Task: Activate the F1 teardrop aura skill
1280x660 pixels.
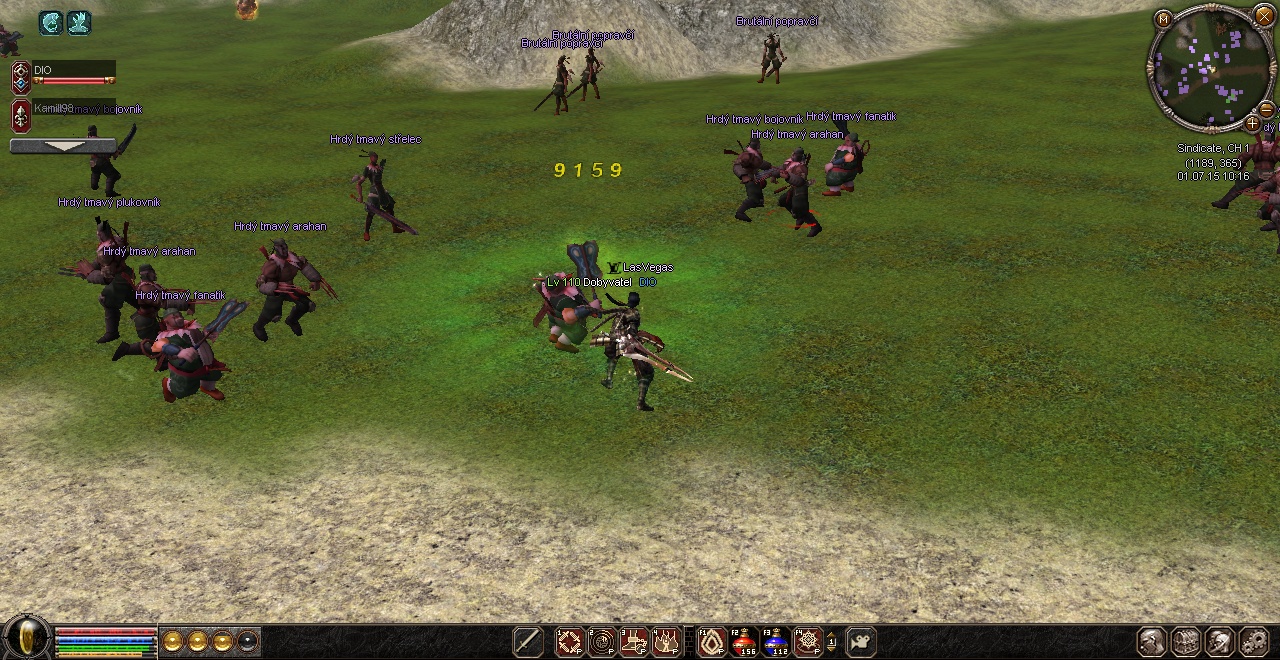Action: pos(711,641)
